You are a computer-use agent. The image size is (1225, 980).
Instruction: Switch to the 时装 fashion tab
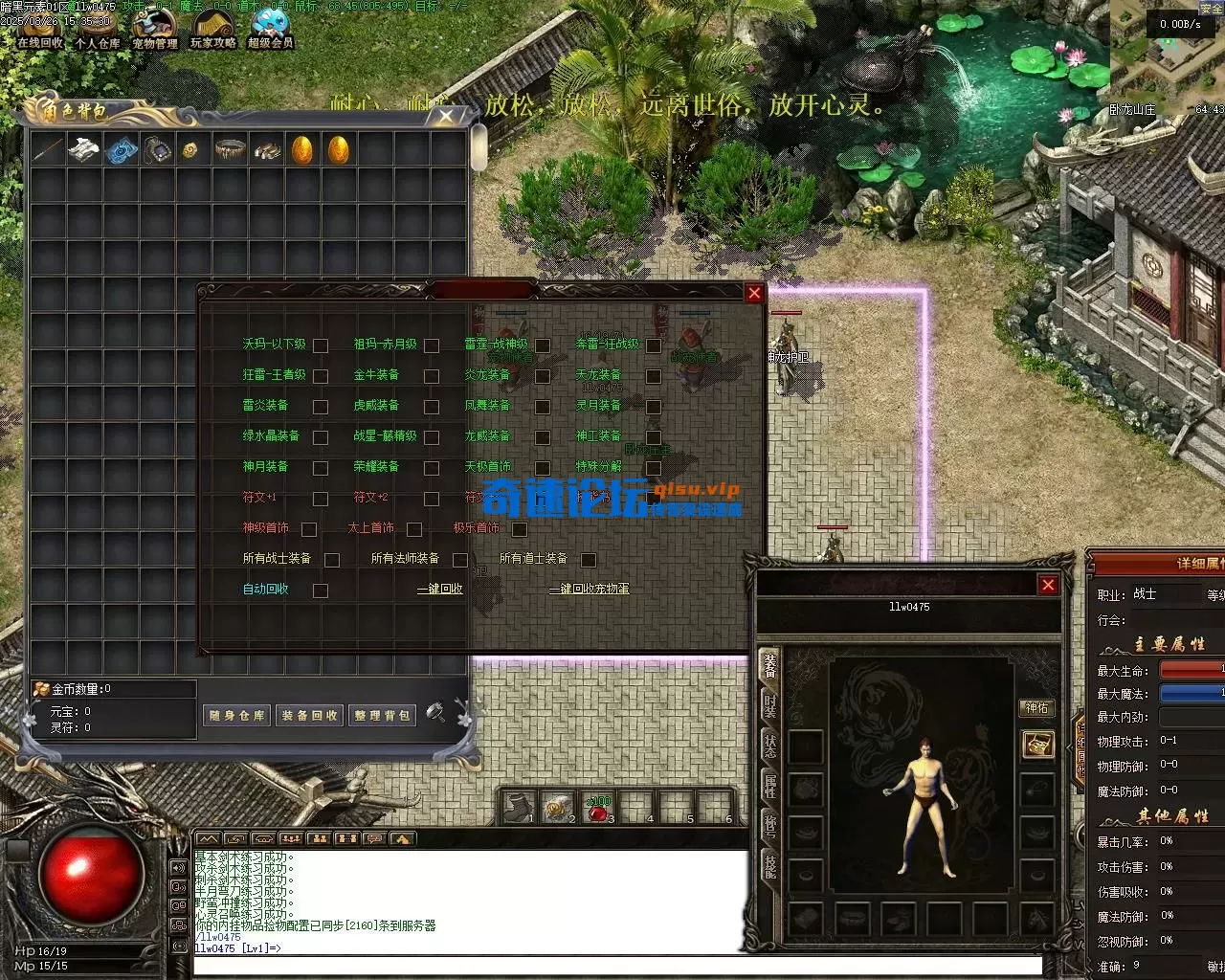(x=769, y=705)
